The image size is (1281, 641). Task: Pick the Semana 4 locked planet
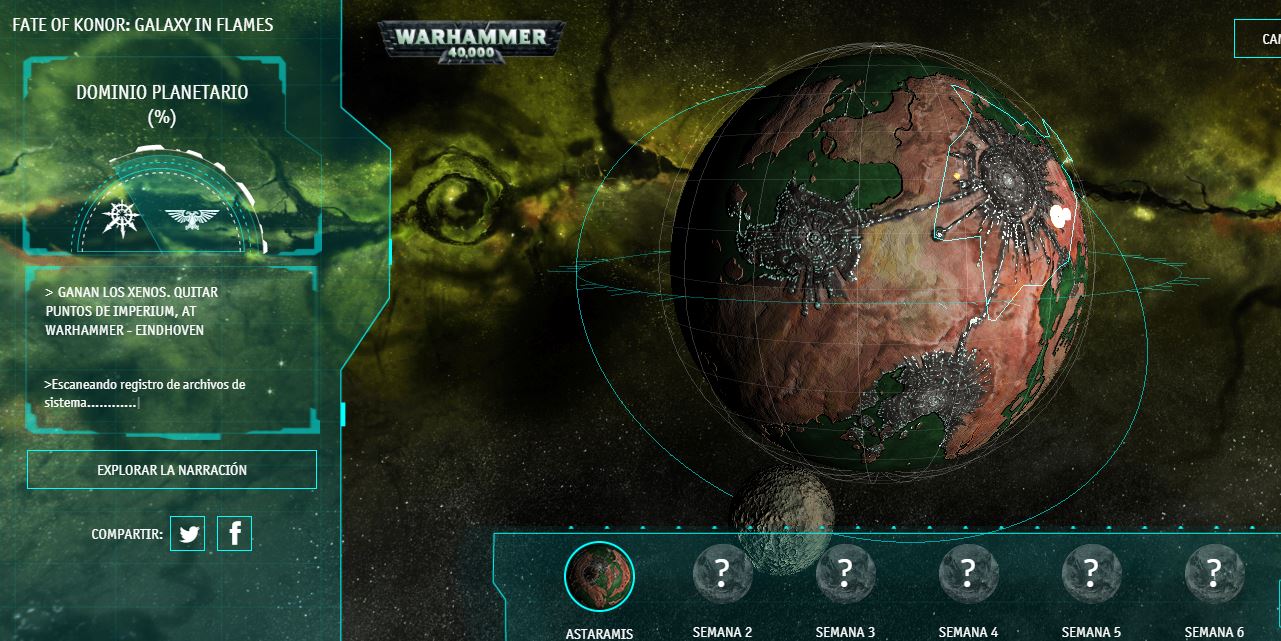point(968,575)
